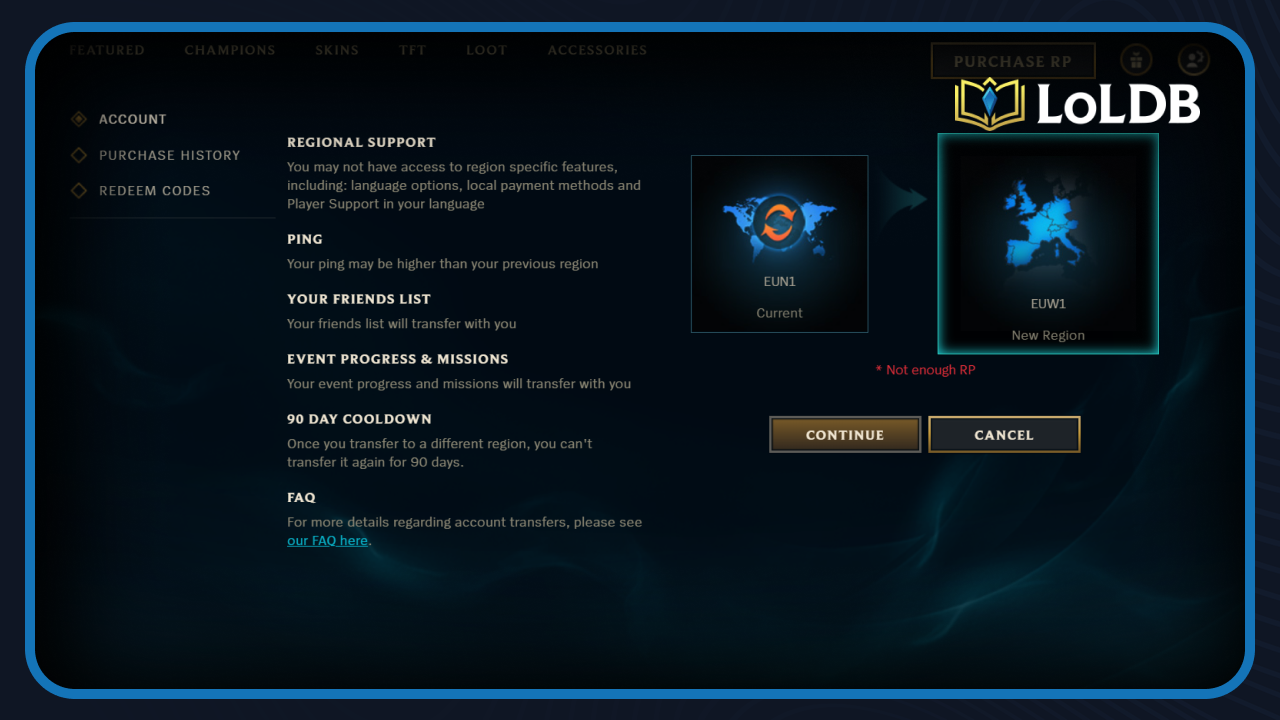The width and height of the screenshot is (1280, 720).
Task: Open the account settings icon top right
Action: [x=1193, y=60]
